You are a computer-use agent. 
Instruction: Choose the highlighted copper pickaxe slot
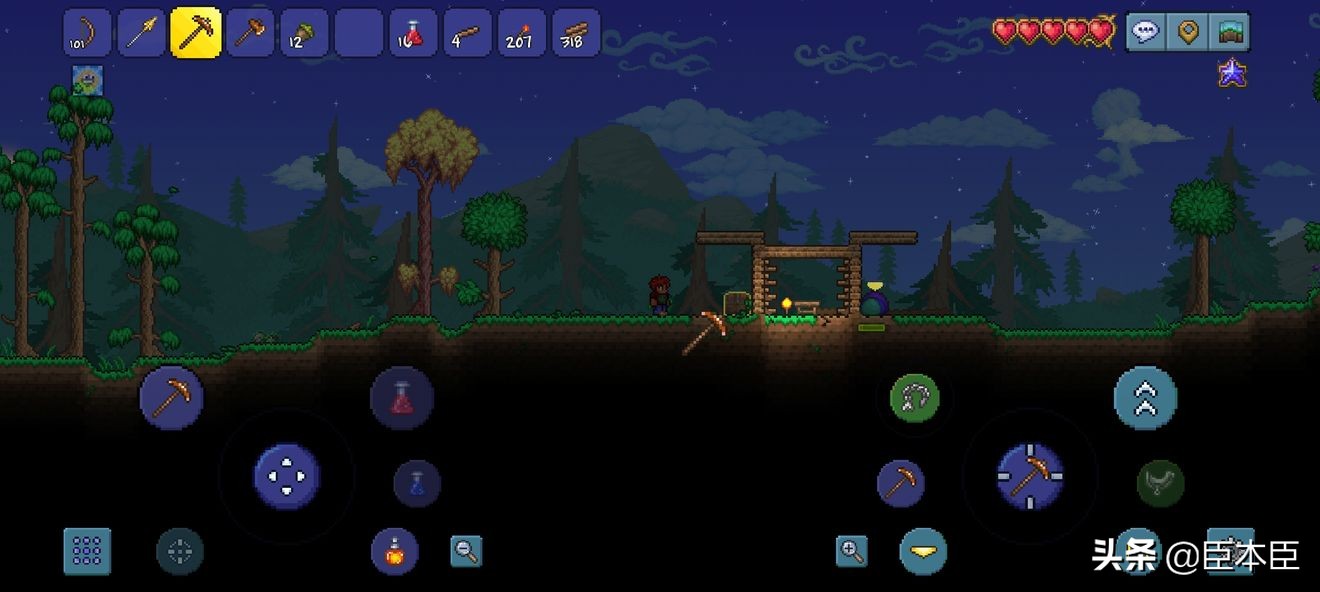coord(196,33)
